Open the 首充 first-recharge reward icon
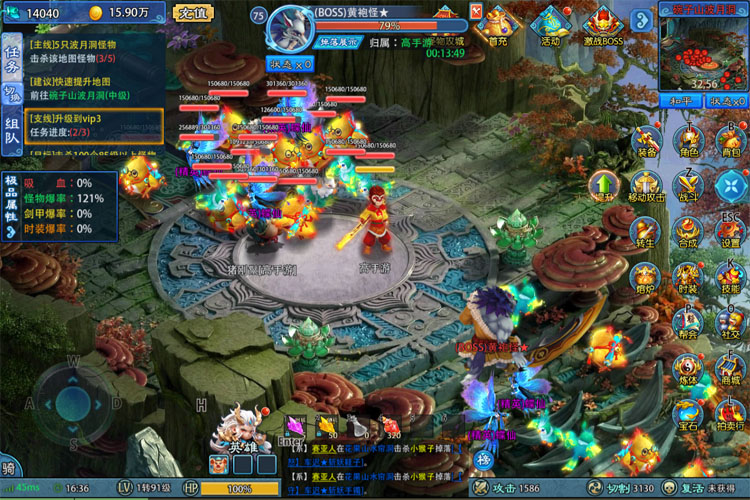 498,24
